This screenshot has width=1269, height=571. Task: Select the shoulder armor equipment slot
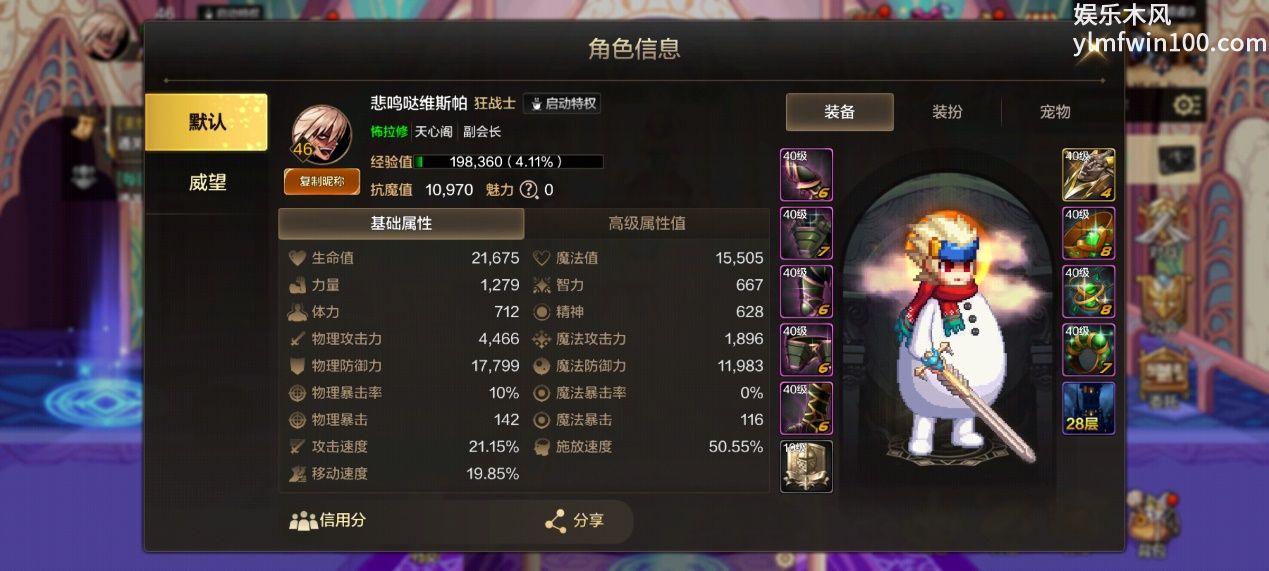coord(806,175)
